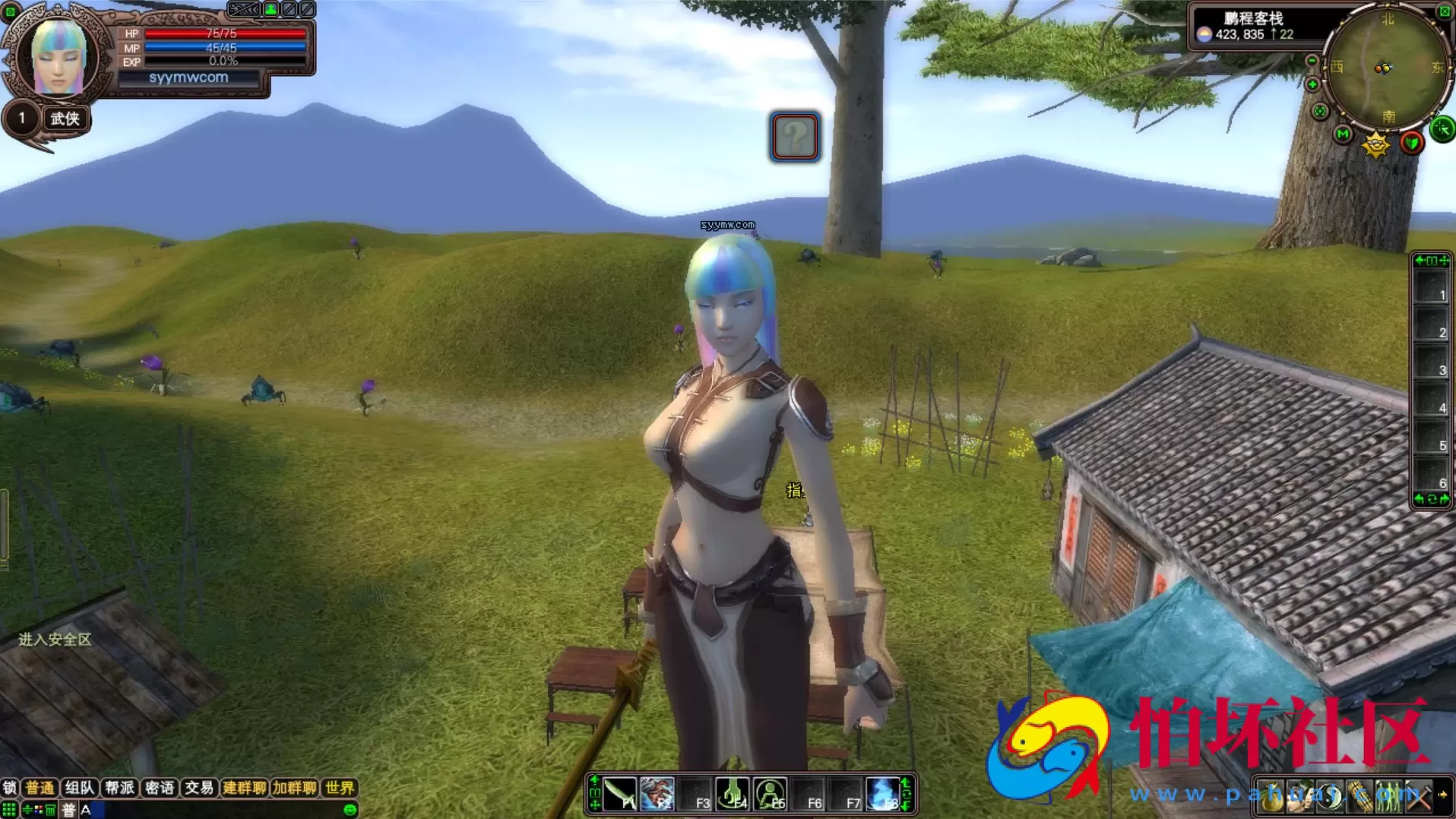
Task: Open the 交易 trade channel
Action: tap(199, 788)
